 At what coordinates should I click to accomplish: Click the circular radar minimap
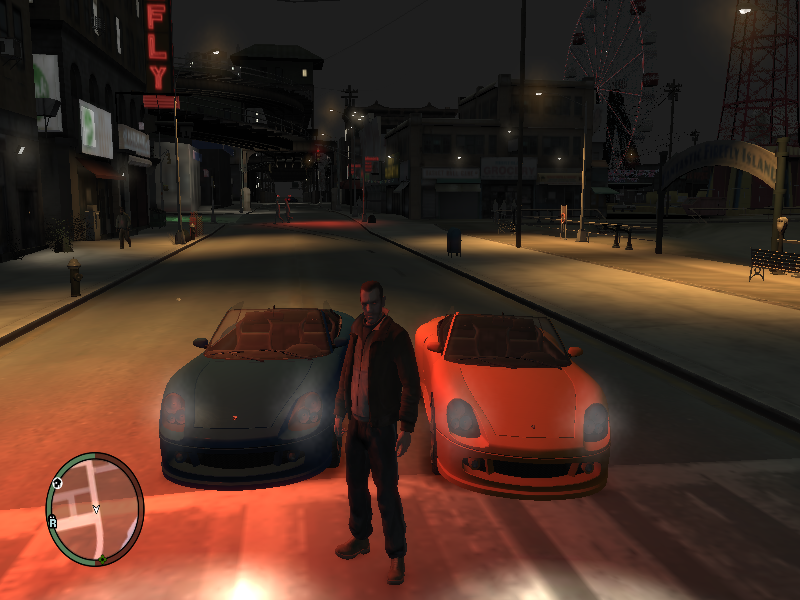(95, 507)
